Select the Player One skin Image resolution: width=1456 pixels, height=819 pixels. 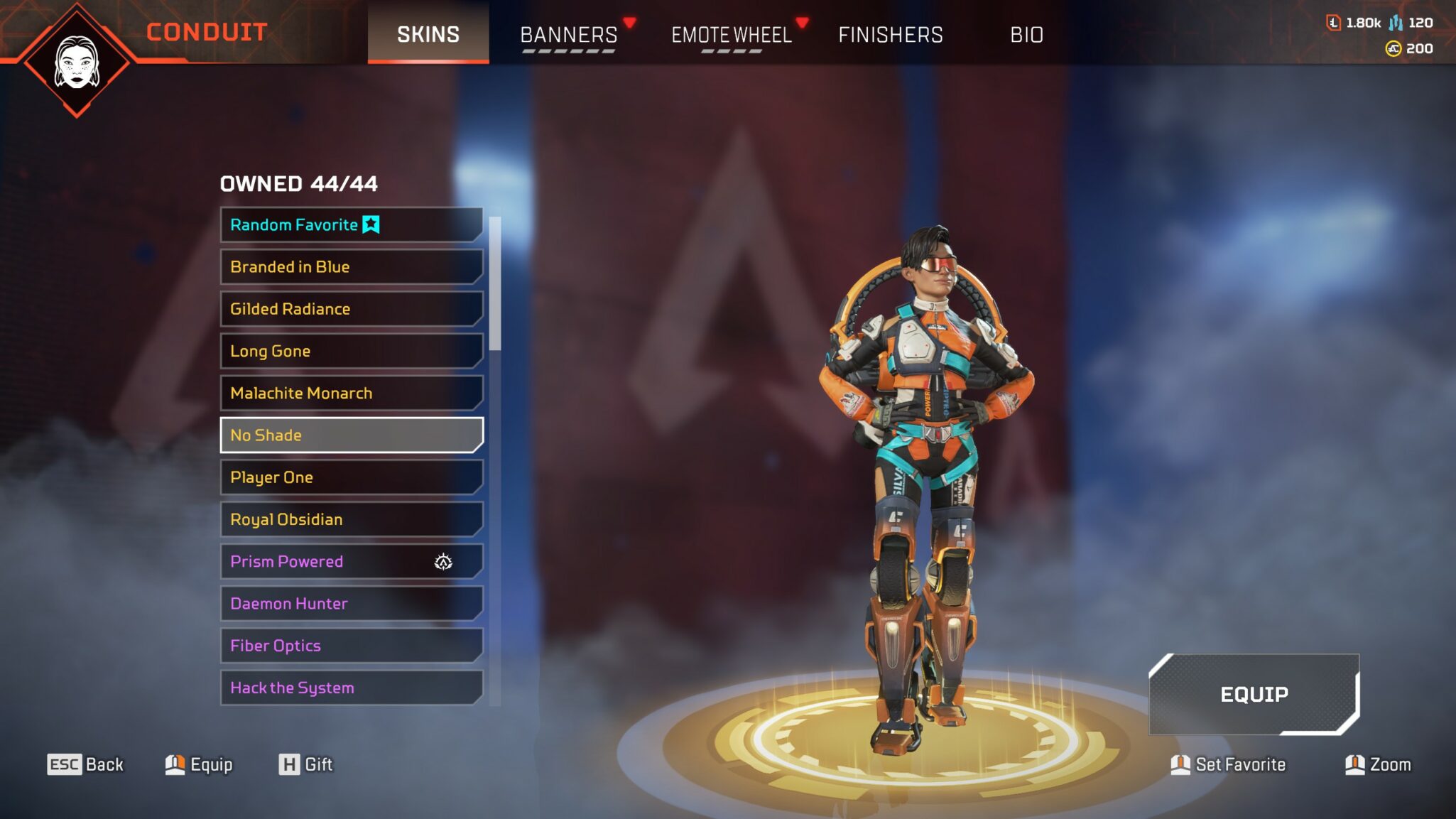(x=351, y=477)
